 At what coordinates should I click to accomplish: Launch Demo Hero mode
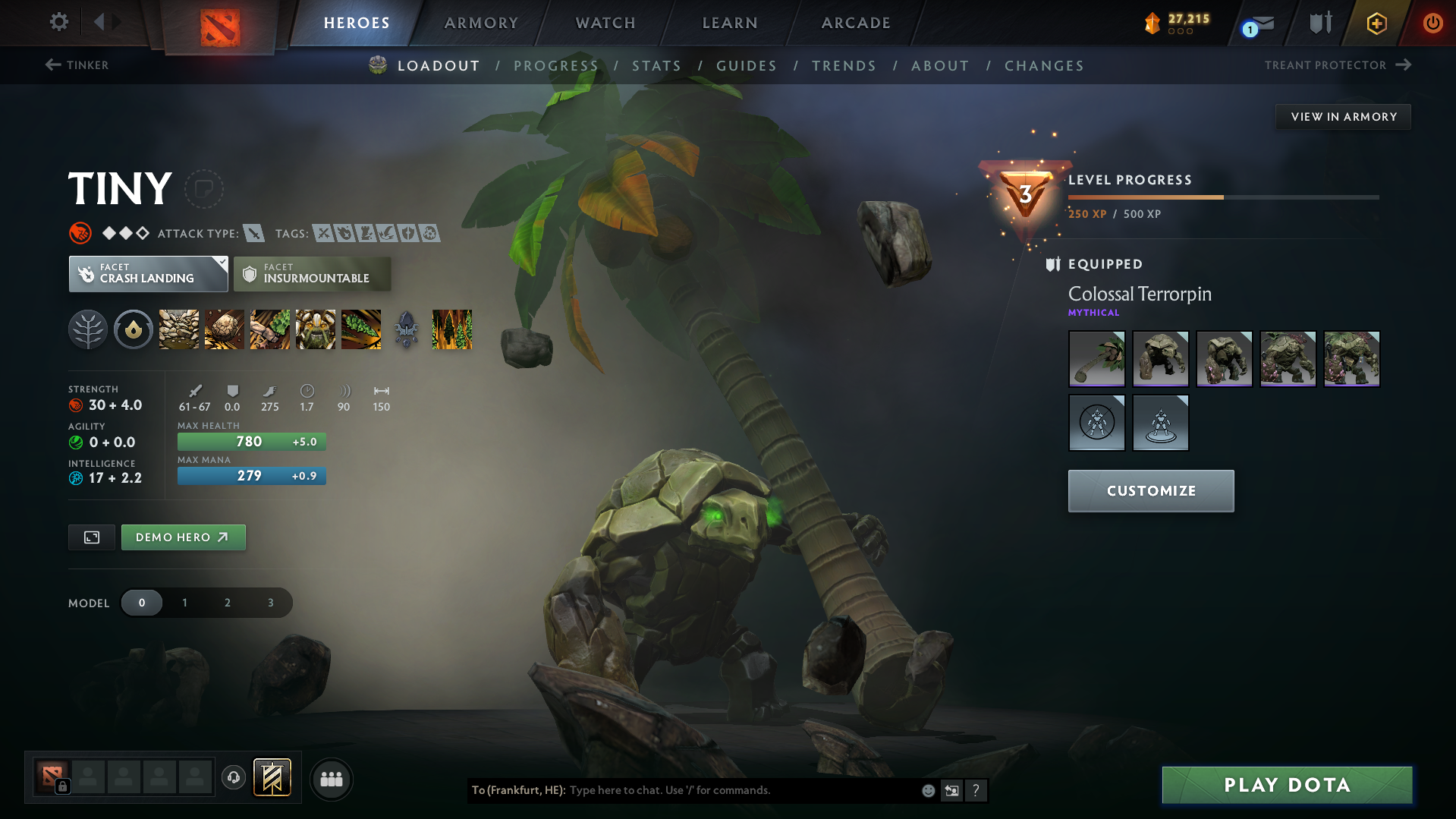click(183, 537)
